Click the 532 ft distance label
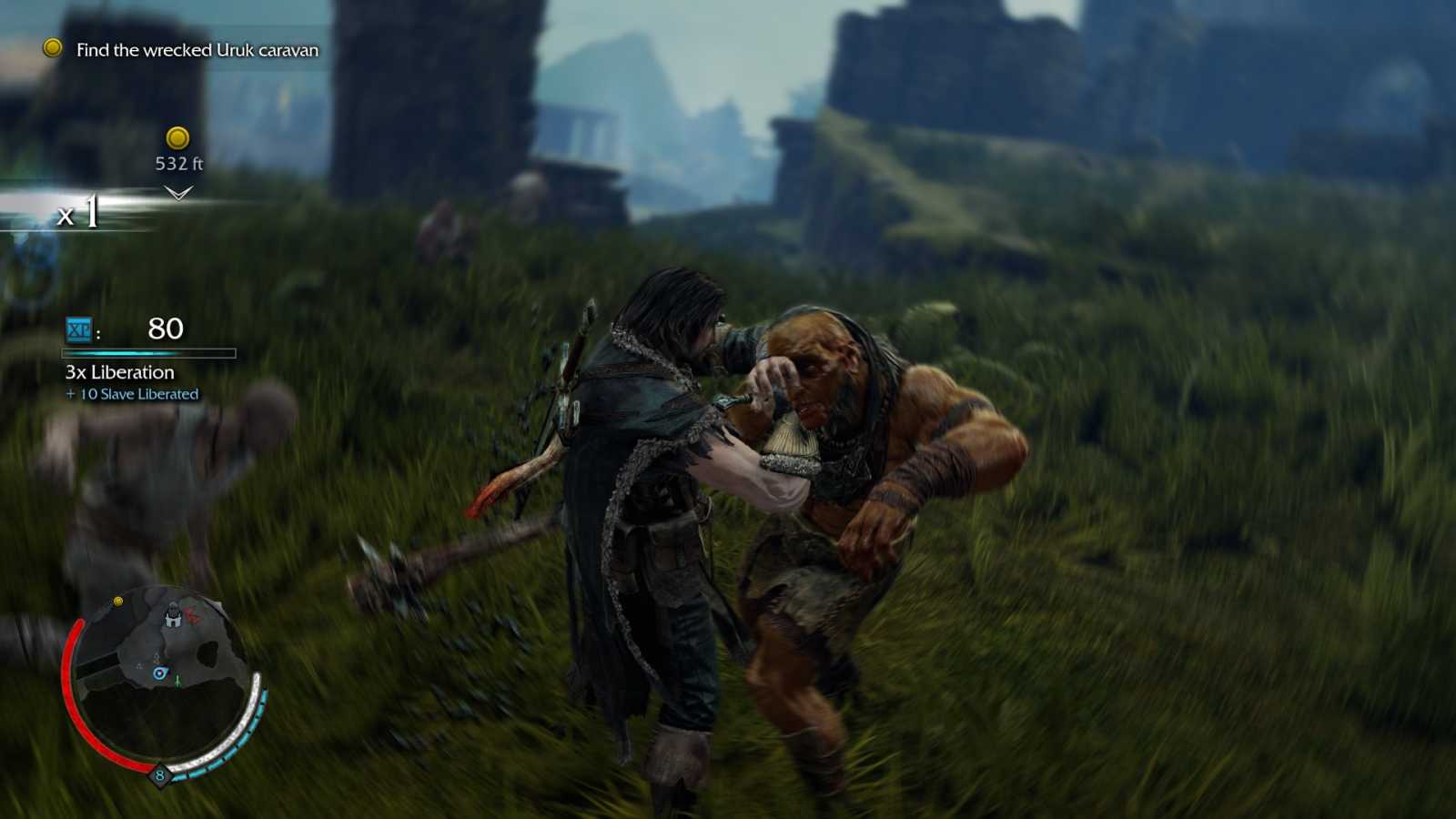Screen dimensions: 1456x819 point(179,166)
